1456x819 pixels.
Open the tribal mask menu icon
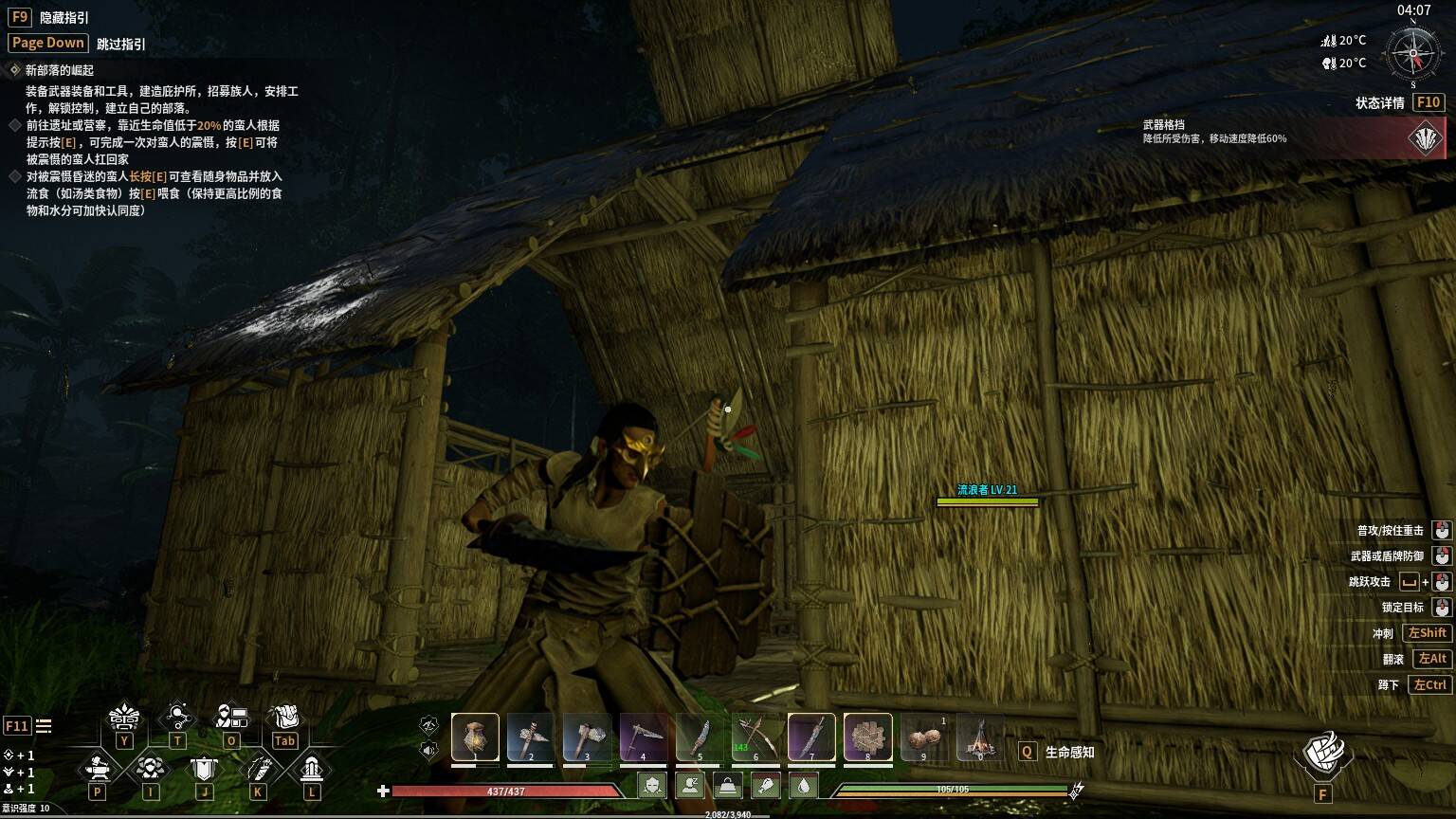[124, 717]
